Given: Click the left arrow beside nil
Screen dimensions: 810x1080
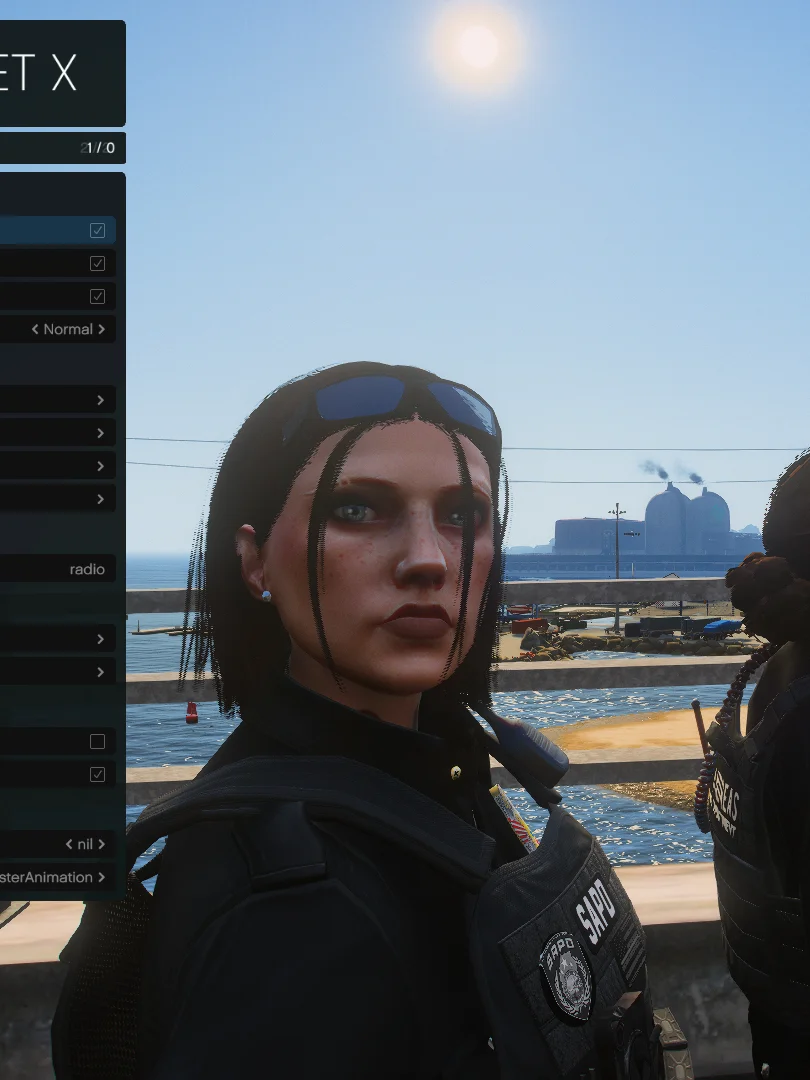Looking at the screenshot, I should click(x=69, y=844).
